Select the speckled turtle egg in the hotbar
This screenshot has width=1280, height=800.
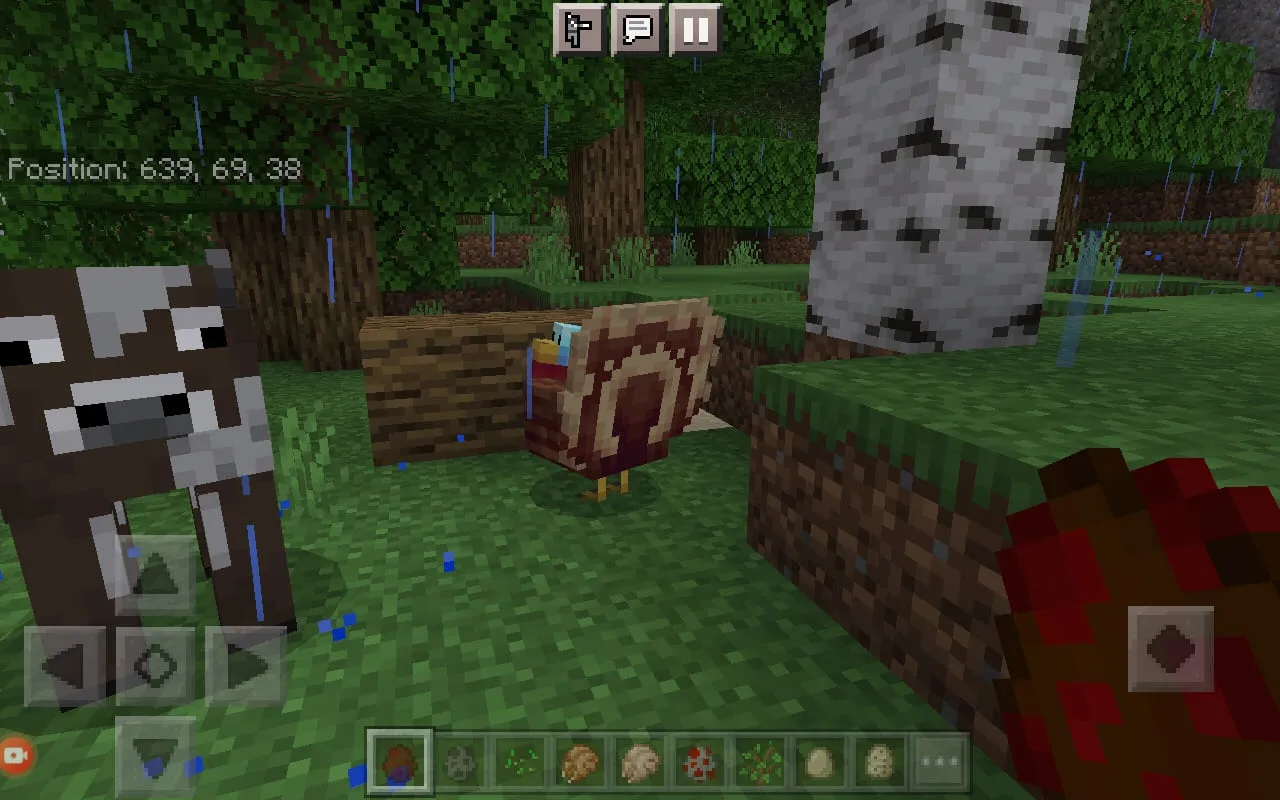tap(879, 763)
